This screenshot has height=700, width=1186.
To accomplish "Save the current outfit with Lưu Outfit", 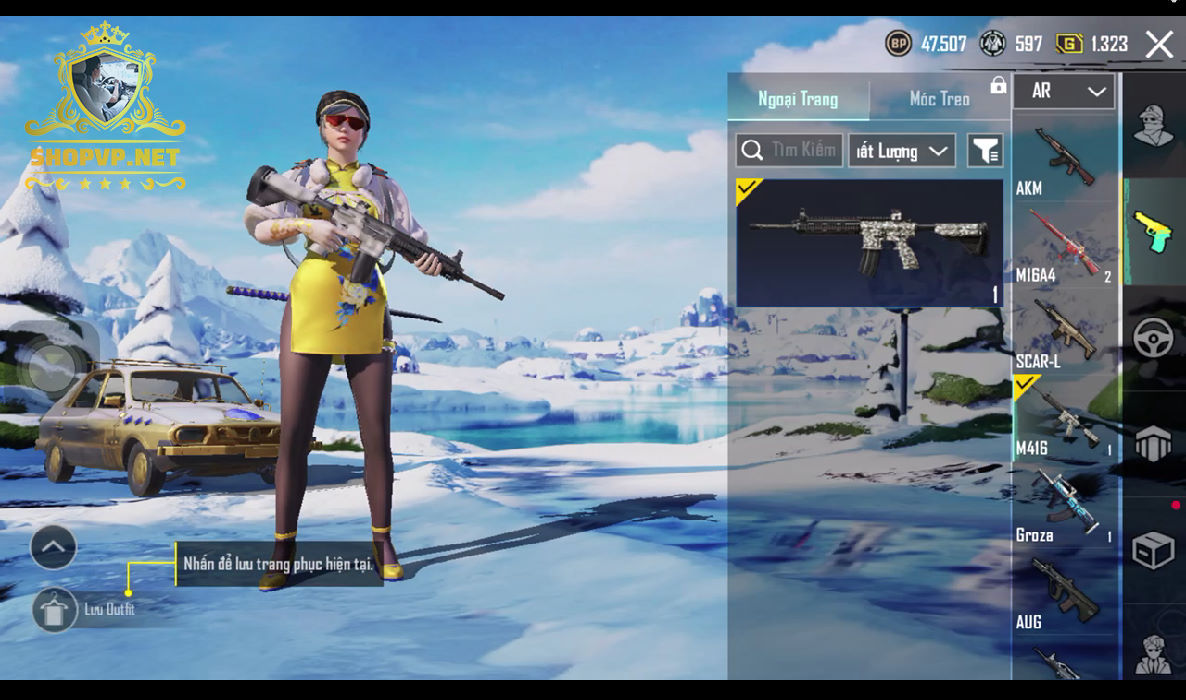I will pos(55,609).
